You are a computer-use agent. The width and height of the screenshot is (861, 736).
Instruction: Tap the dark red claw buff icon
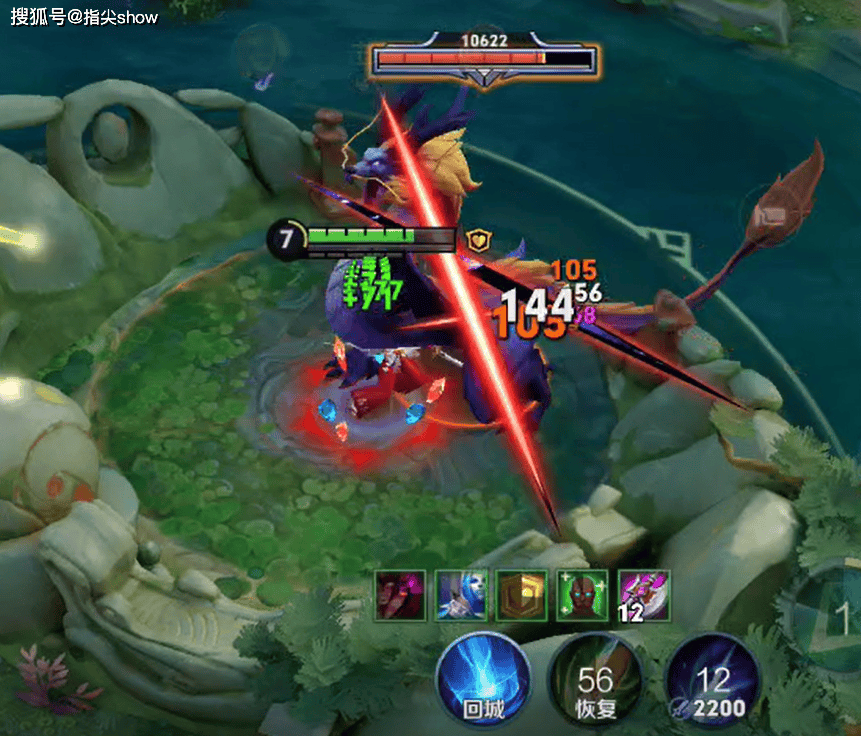(x=401, y=596)
